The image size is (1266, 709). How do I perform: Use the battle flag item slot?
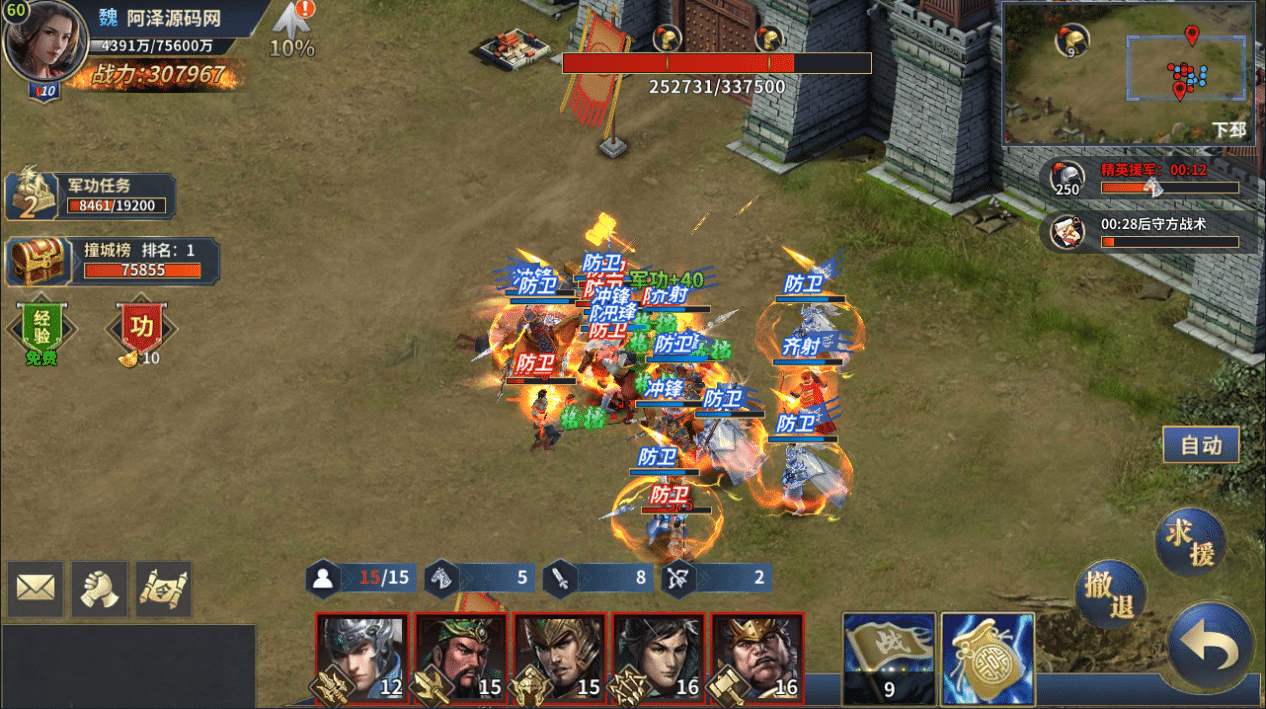coord(889,657)
